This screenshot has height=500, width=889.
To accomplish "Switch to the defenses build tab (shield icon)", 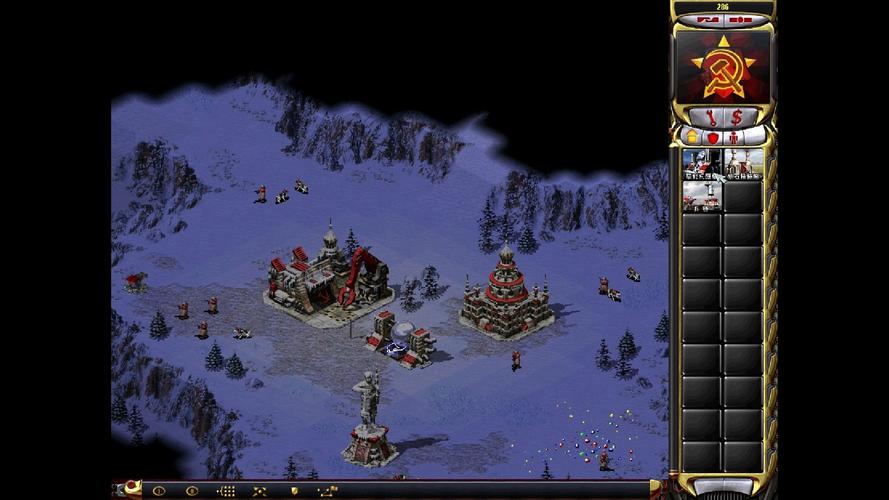I will [x=713, y=136].
